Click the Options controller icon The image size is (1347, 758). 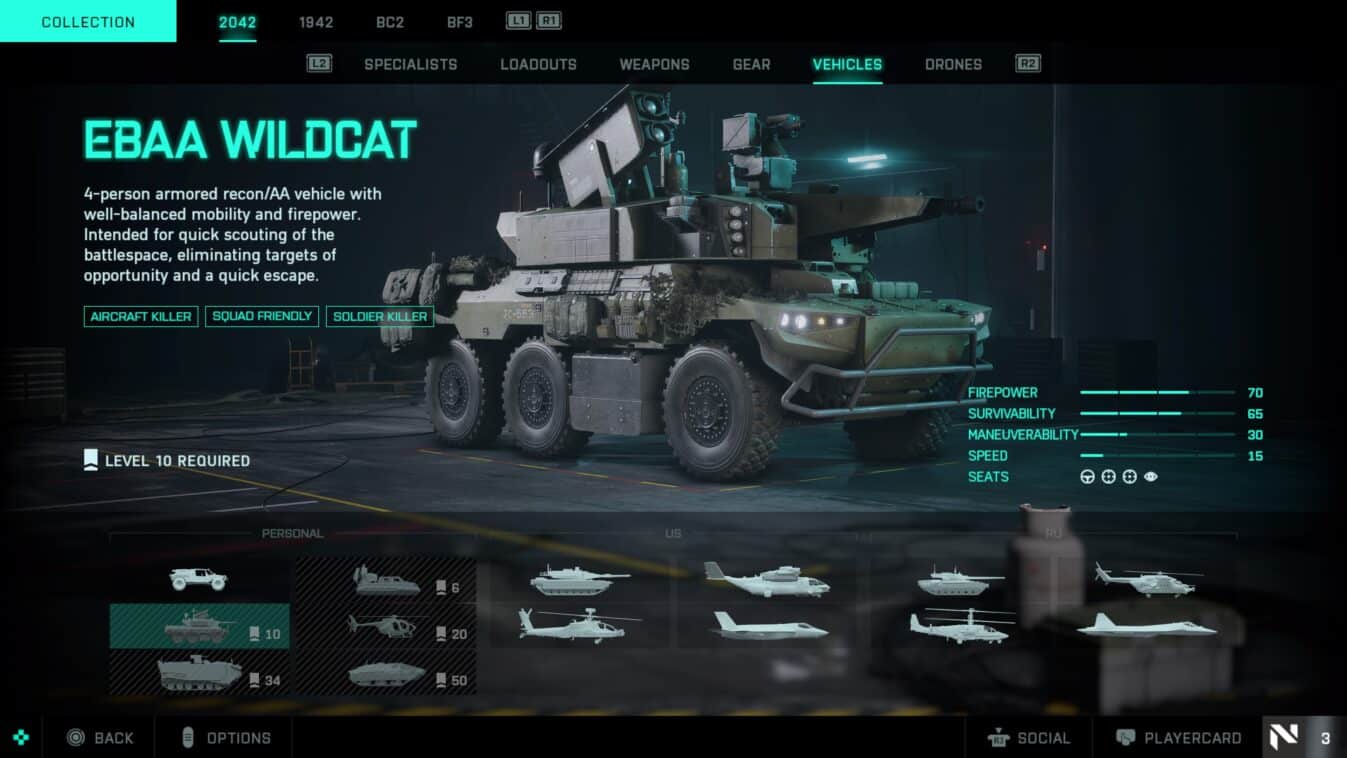pyautogui.click(x=191, y=737)
